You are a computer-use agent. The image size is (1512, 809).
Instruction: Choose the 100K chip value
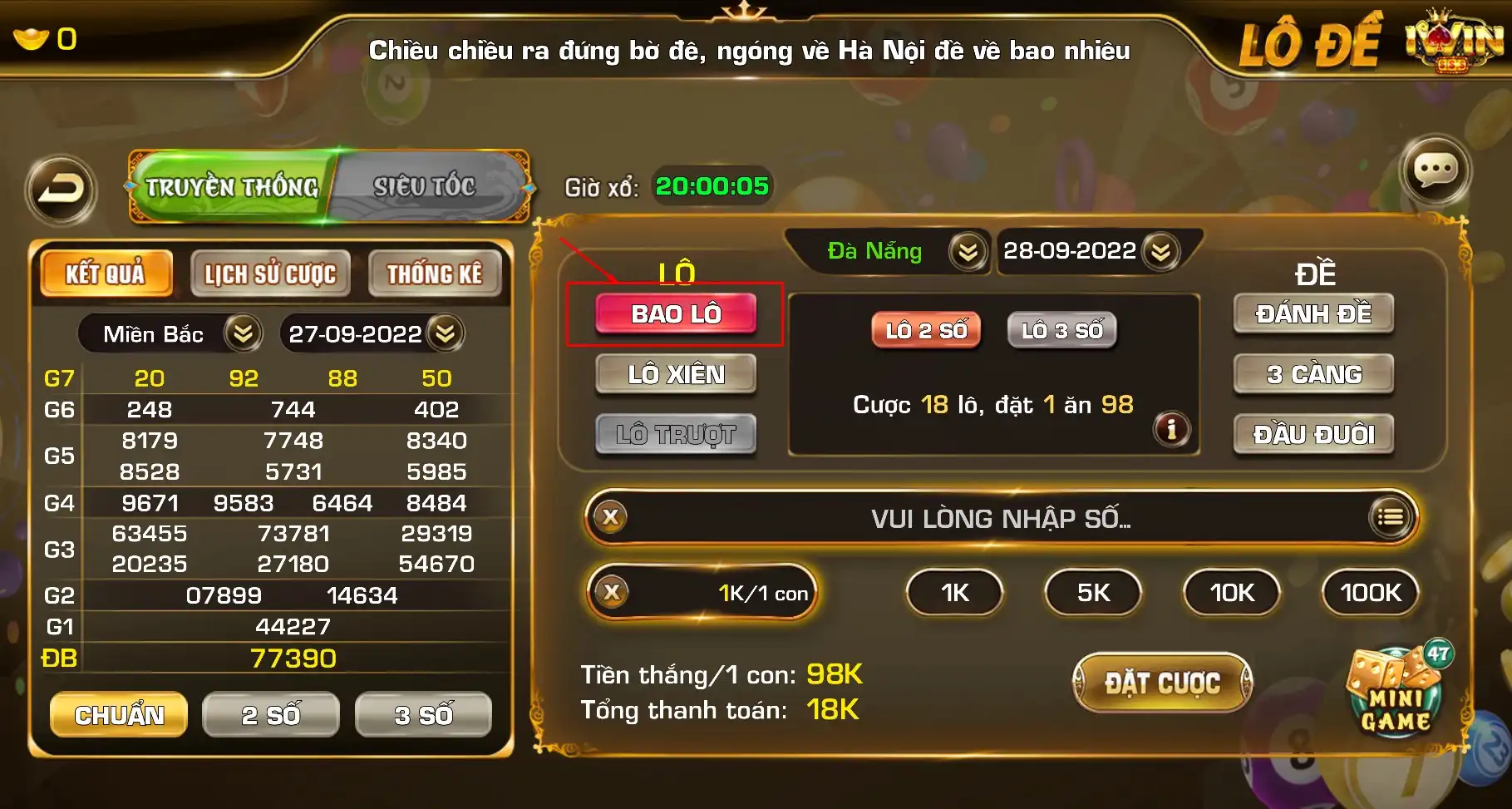tap(1369, 593)
